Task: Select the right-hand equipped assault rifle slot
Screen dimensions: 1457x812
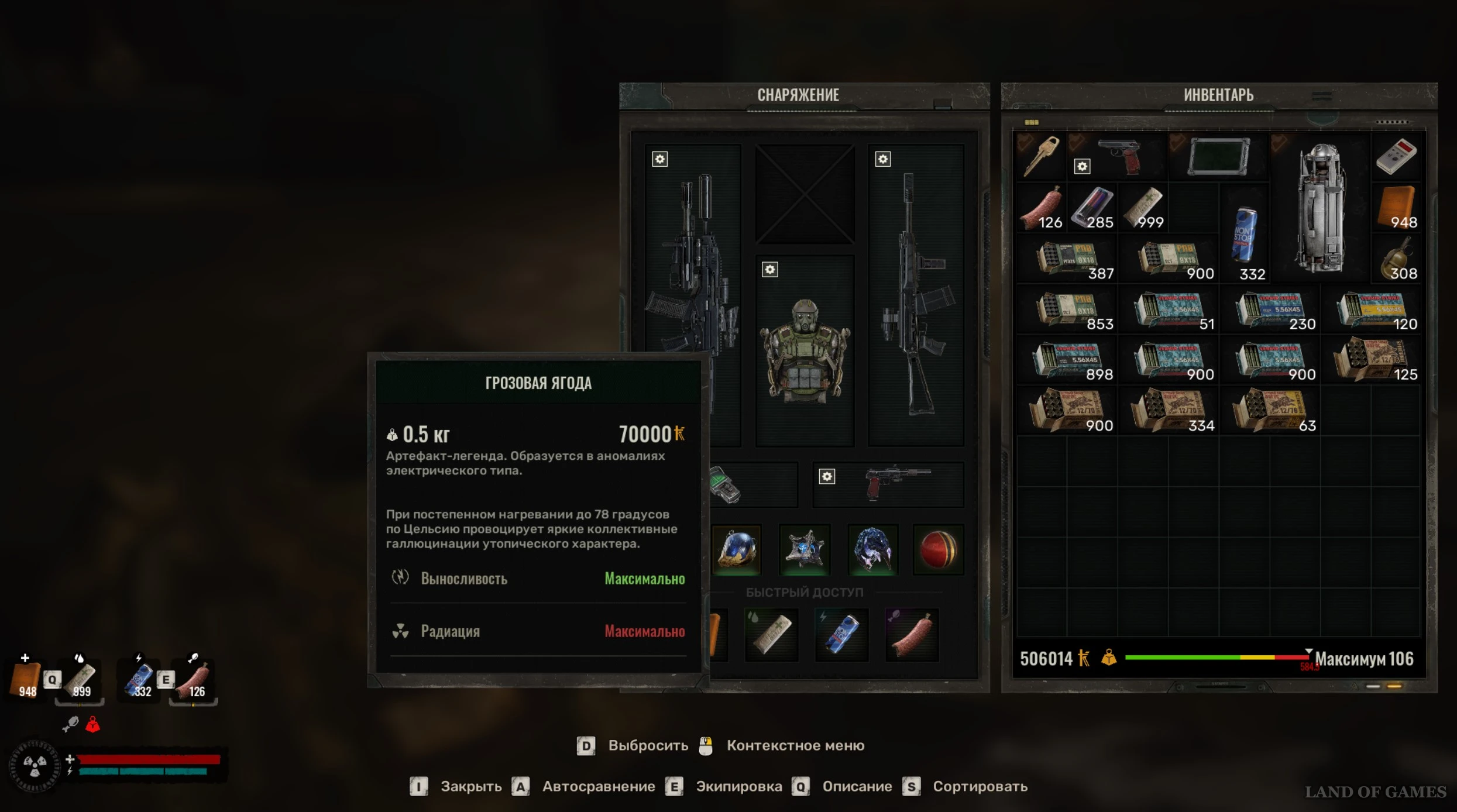Action: 916,295
